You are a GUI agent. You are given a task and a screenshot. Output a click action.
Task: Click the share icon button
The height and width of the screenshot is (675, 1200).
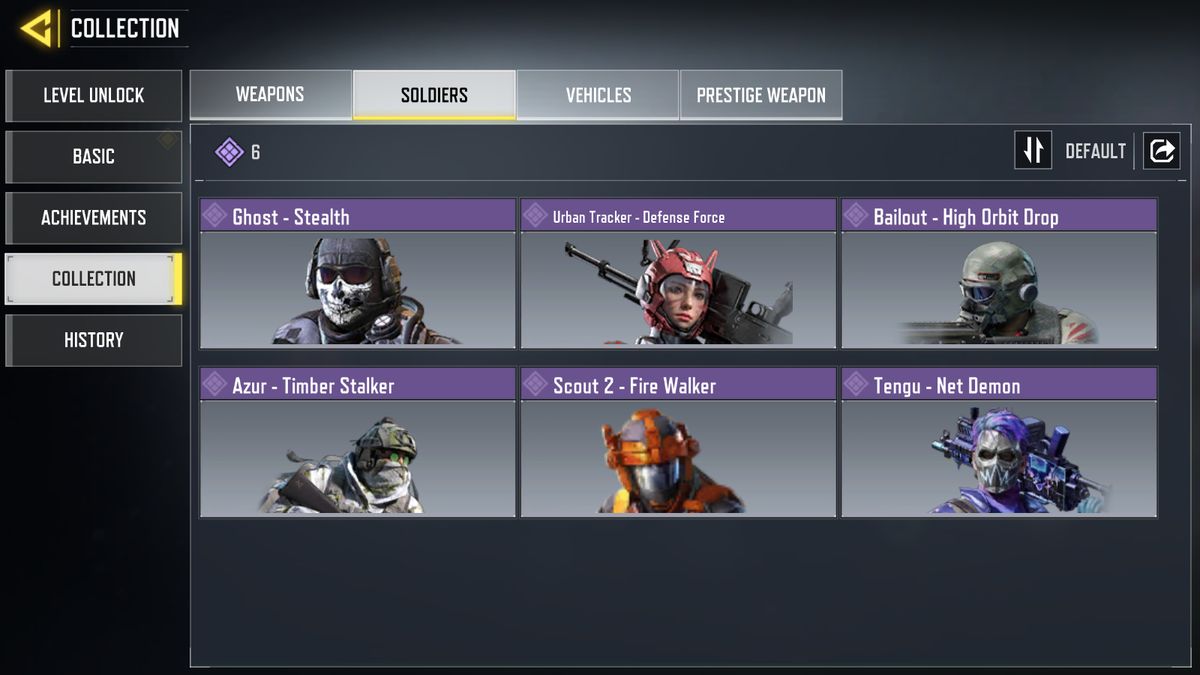(x=1162, y=151)
